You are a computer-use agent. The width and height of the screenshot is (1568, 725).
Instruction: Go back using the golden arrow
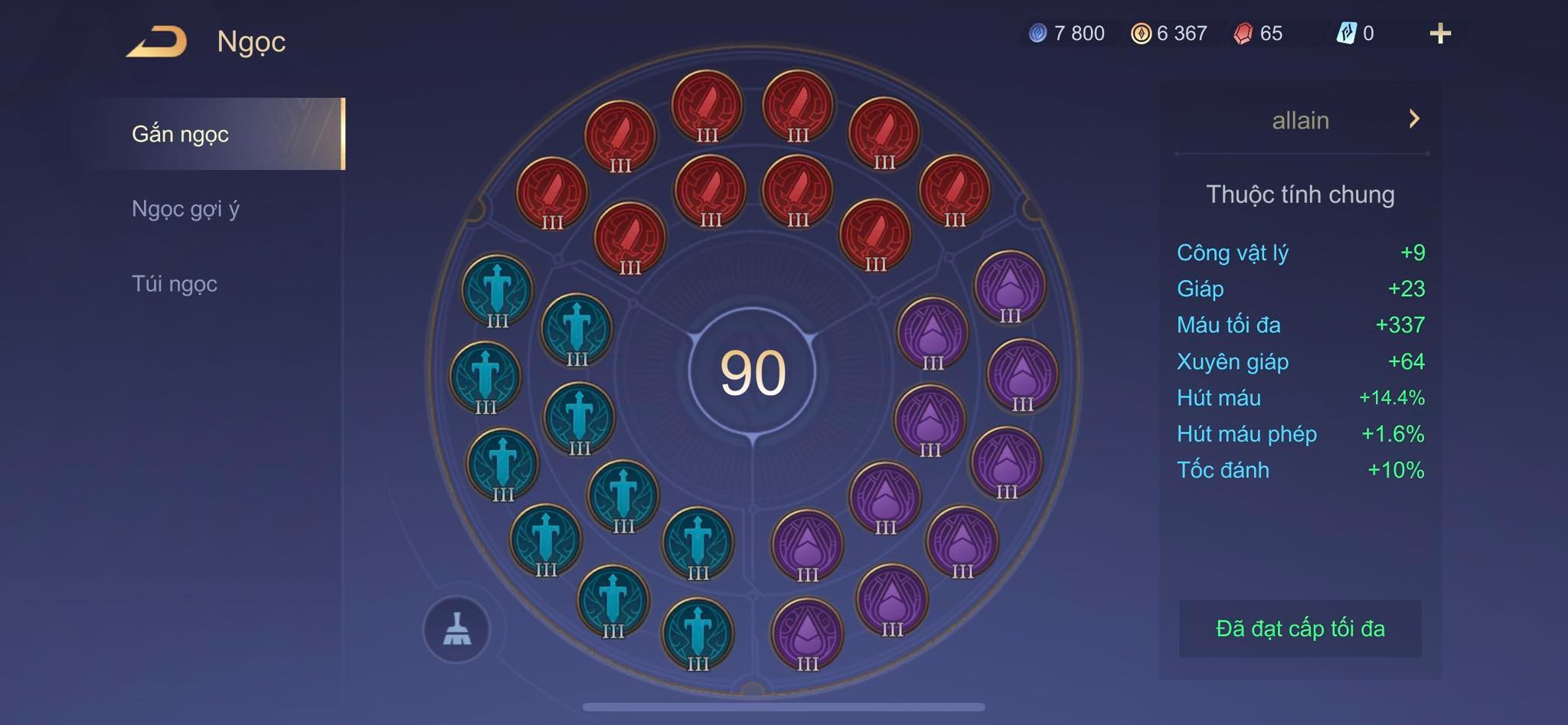coord(158,41)
